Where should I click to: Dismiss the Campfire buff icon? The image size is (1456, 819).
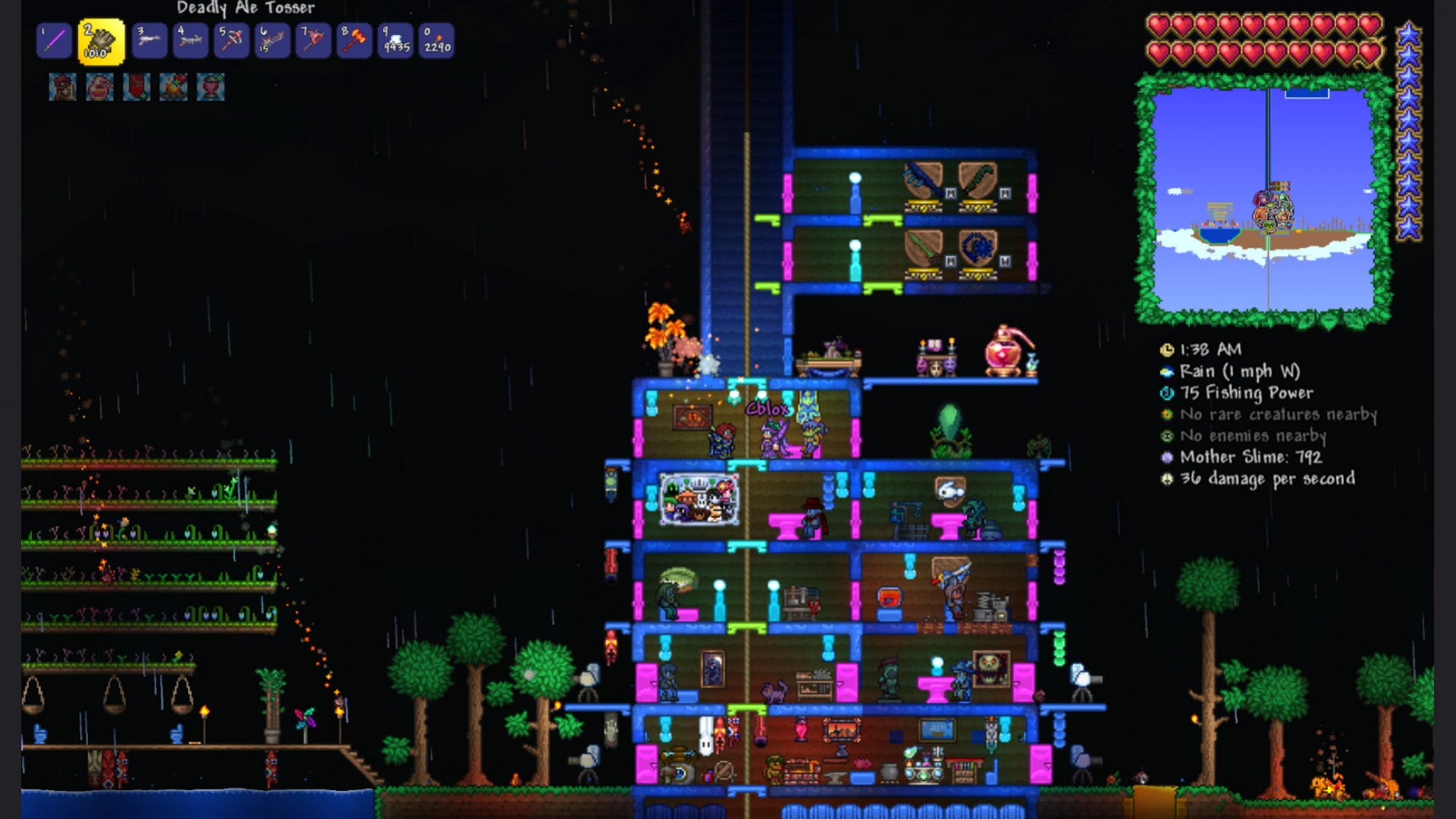171,86
